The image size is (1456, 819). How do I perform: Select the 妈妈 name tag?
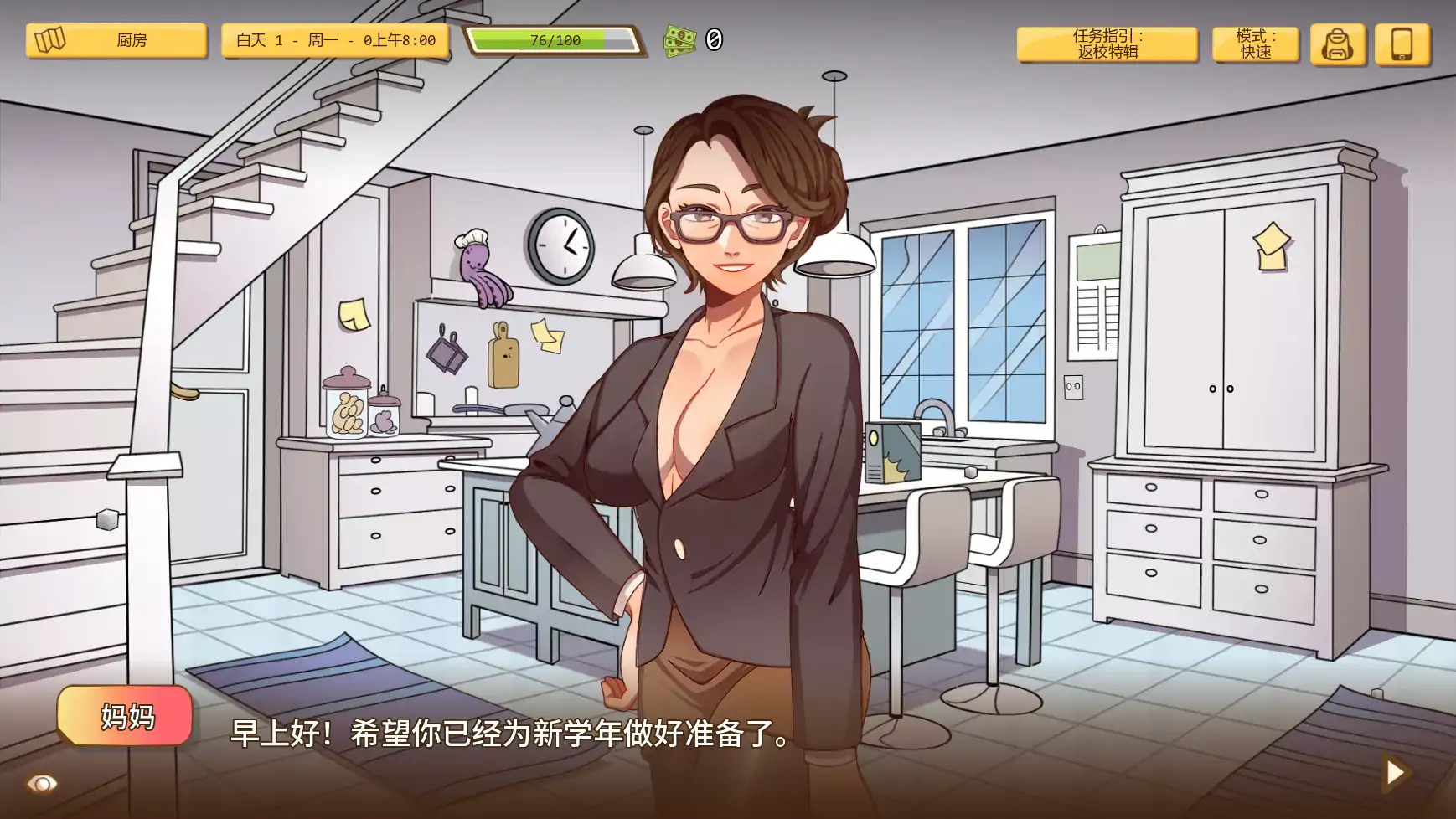126,715
